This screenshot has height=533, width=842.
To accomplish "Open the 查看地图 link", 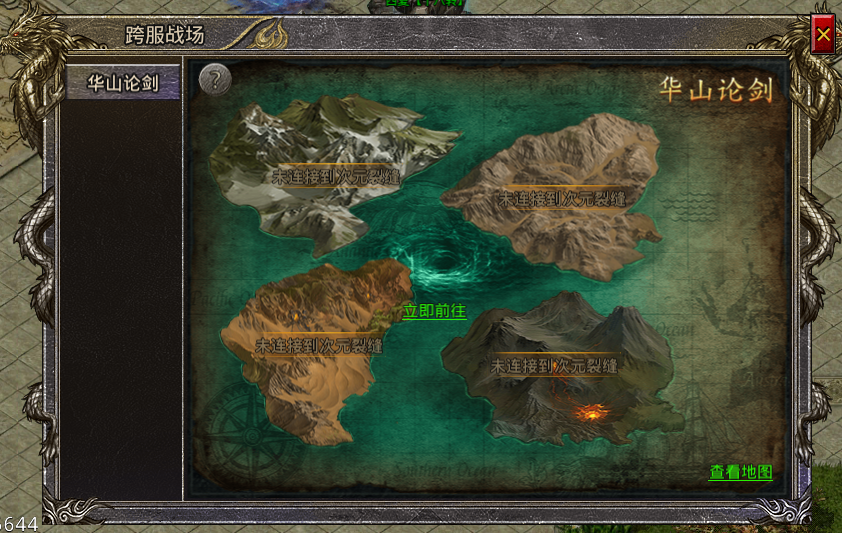I will pyautogui.click(x=741, y=472).
